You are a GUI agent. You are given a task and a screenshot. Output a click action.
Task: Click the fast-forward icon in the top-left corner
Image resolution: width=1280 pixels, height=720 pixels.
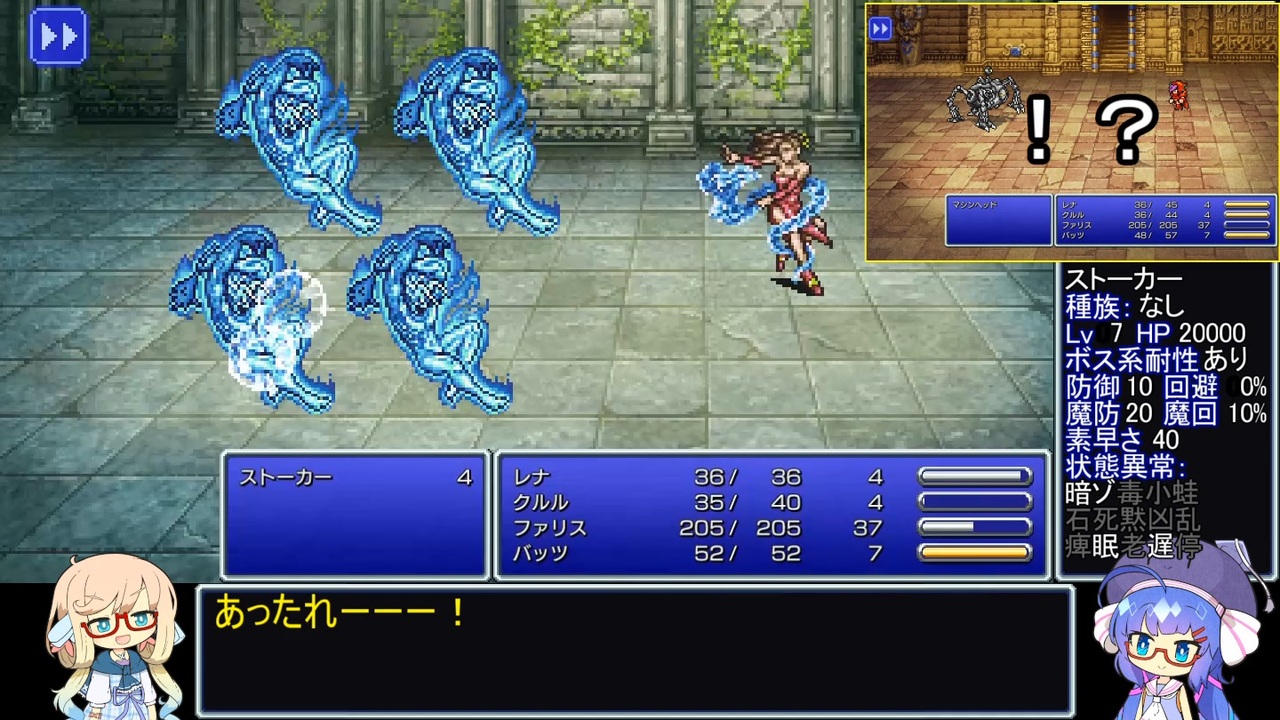tap(57, 36)
